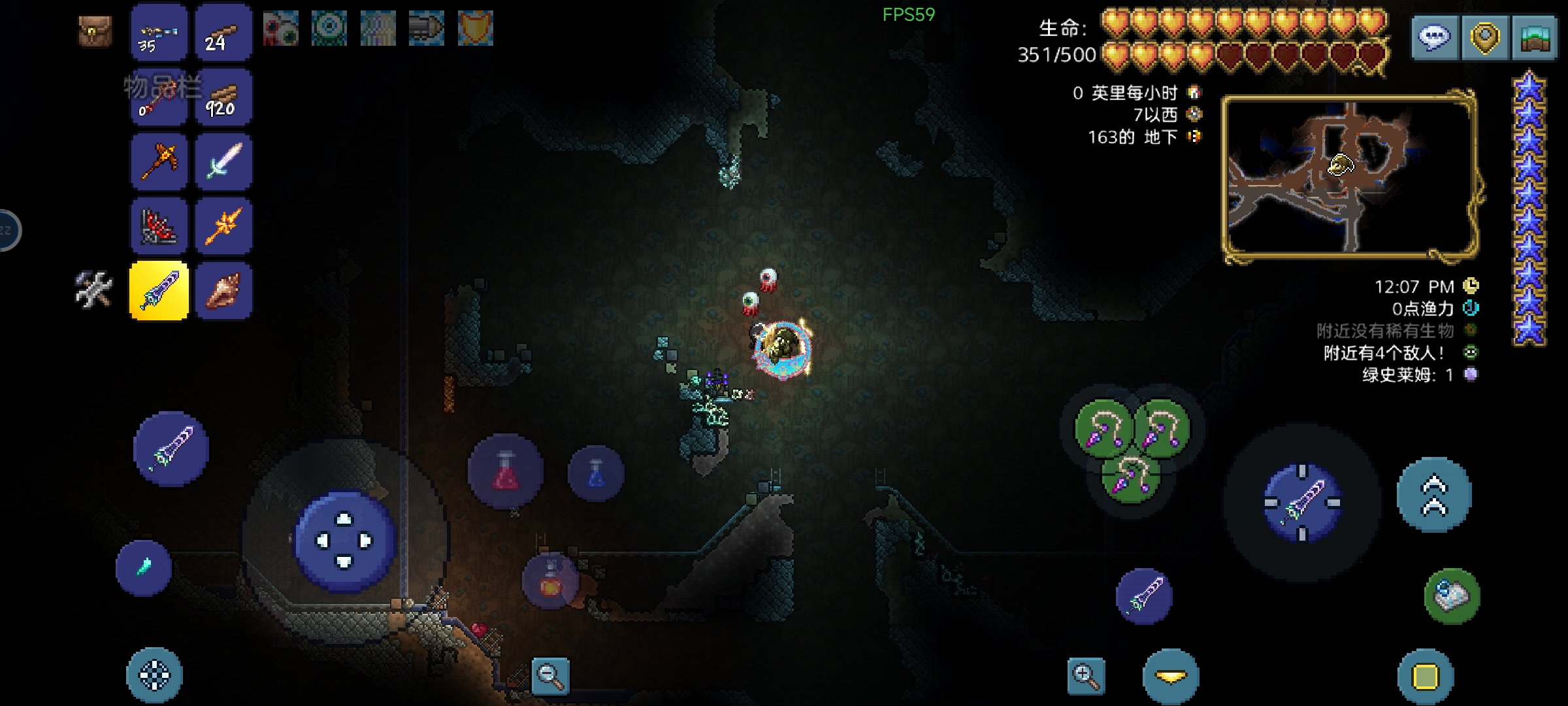Tap the jump double-arrow button
This screenshot has height=706, width=1568.
(1434, 495)
